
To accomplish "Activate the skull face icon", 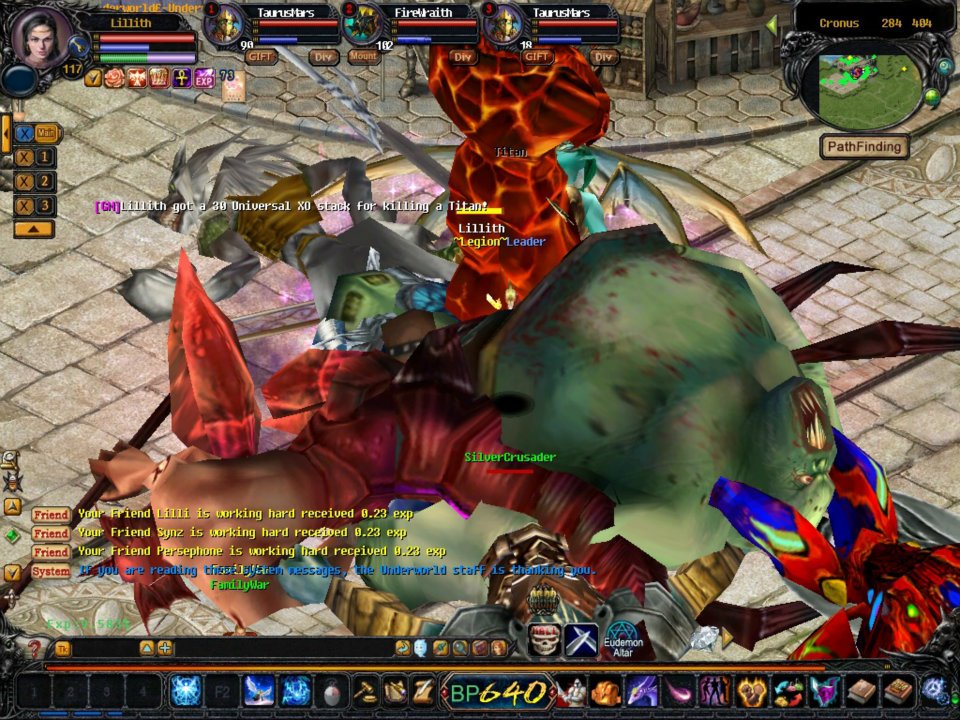I will pyautogui.click(x=545, y=639).
